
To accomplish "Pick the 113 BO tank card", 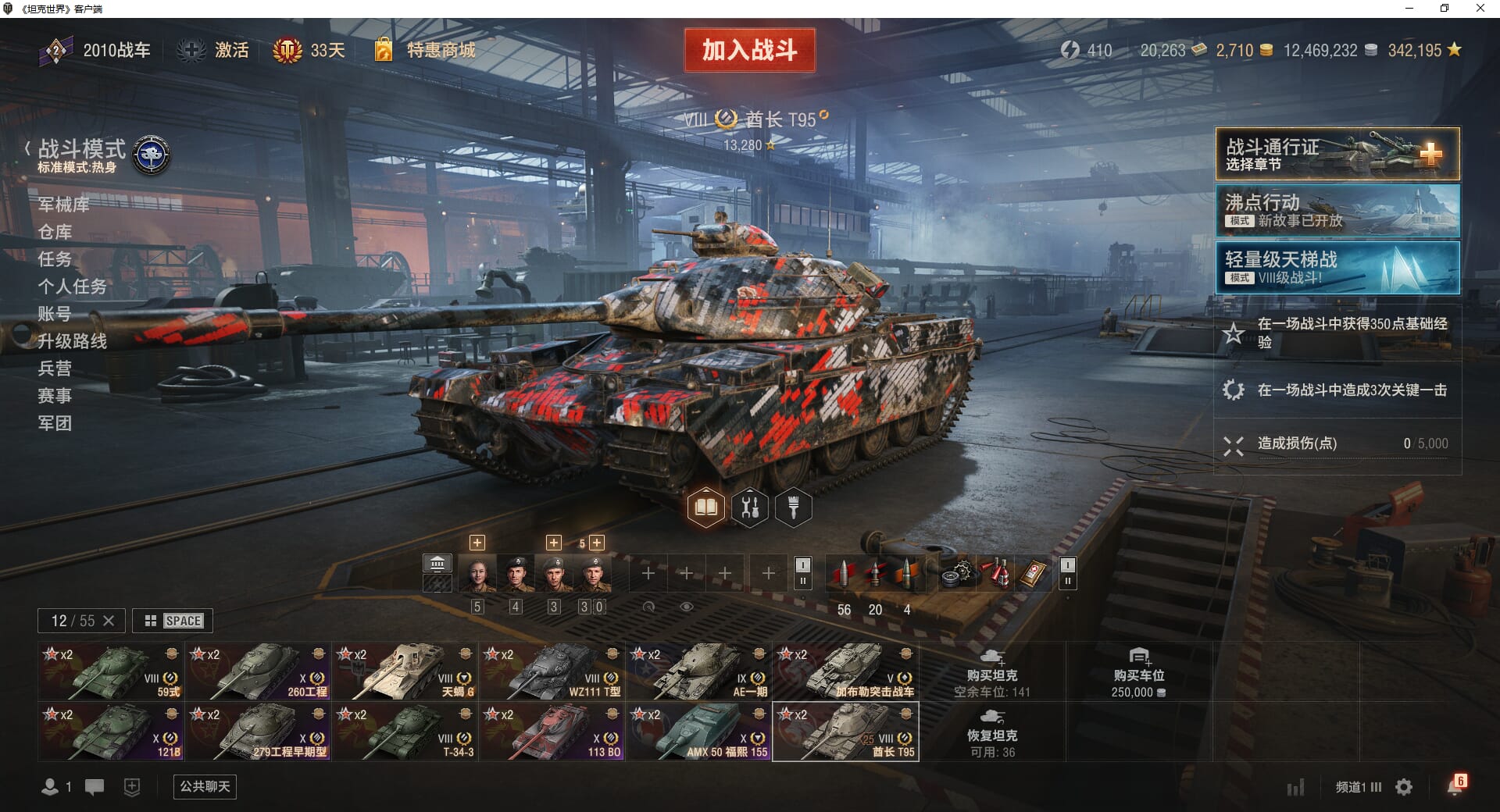I will click(x=552, y=732).
